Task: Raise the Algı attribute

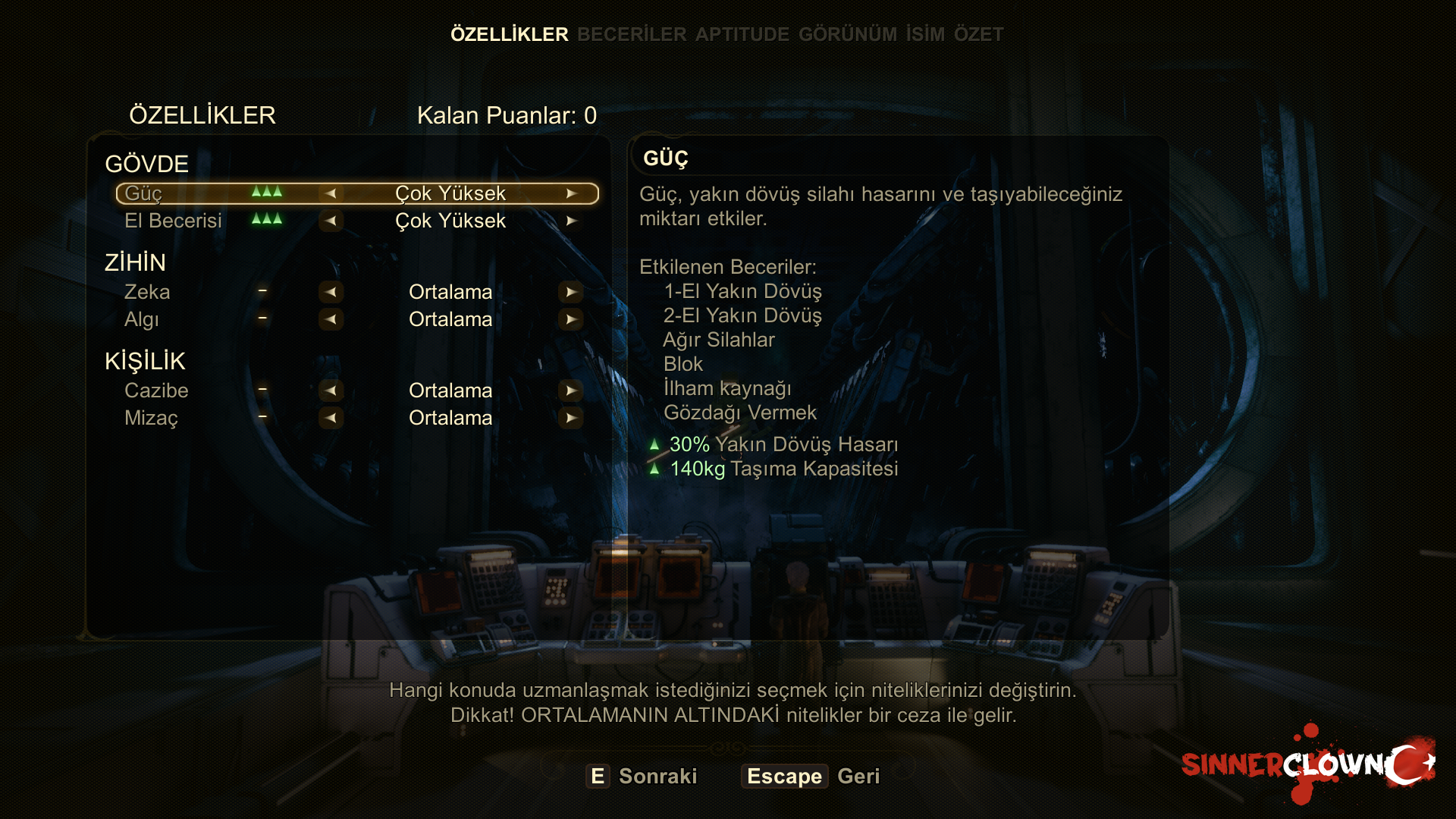Action: [570, 319]
